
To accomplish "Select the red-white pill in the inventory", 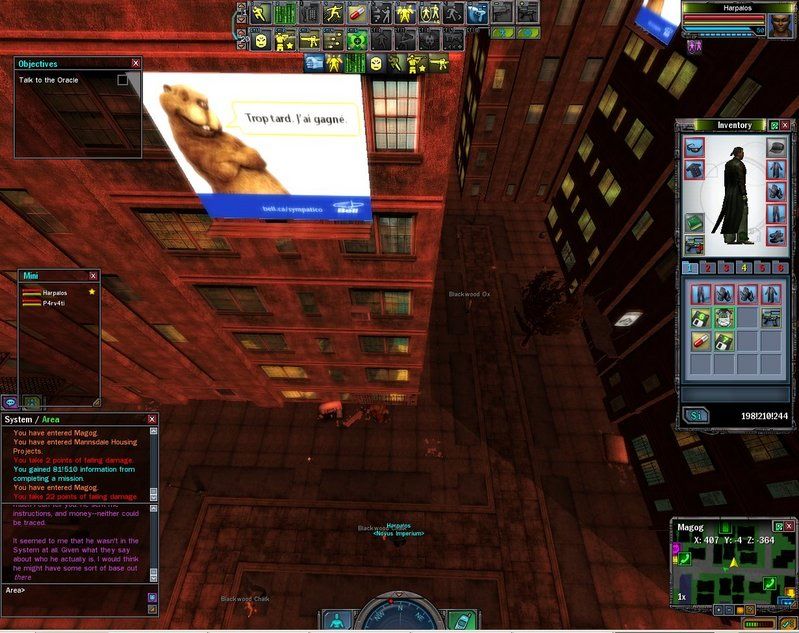I will [699, 340].
